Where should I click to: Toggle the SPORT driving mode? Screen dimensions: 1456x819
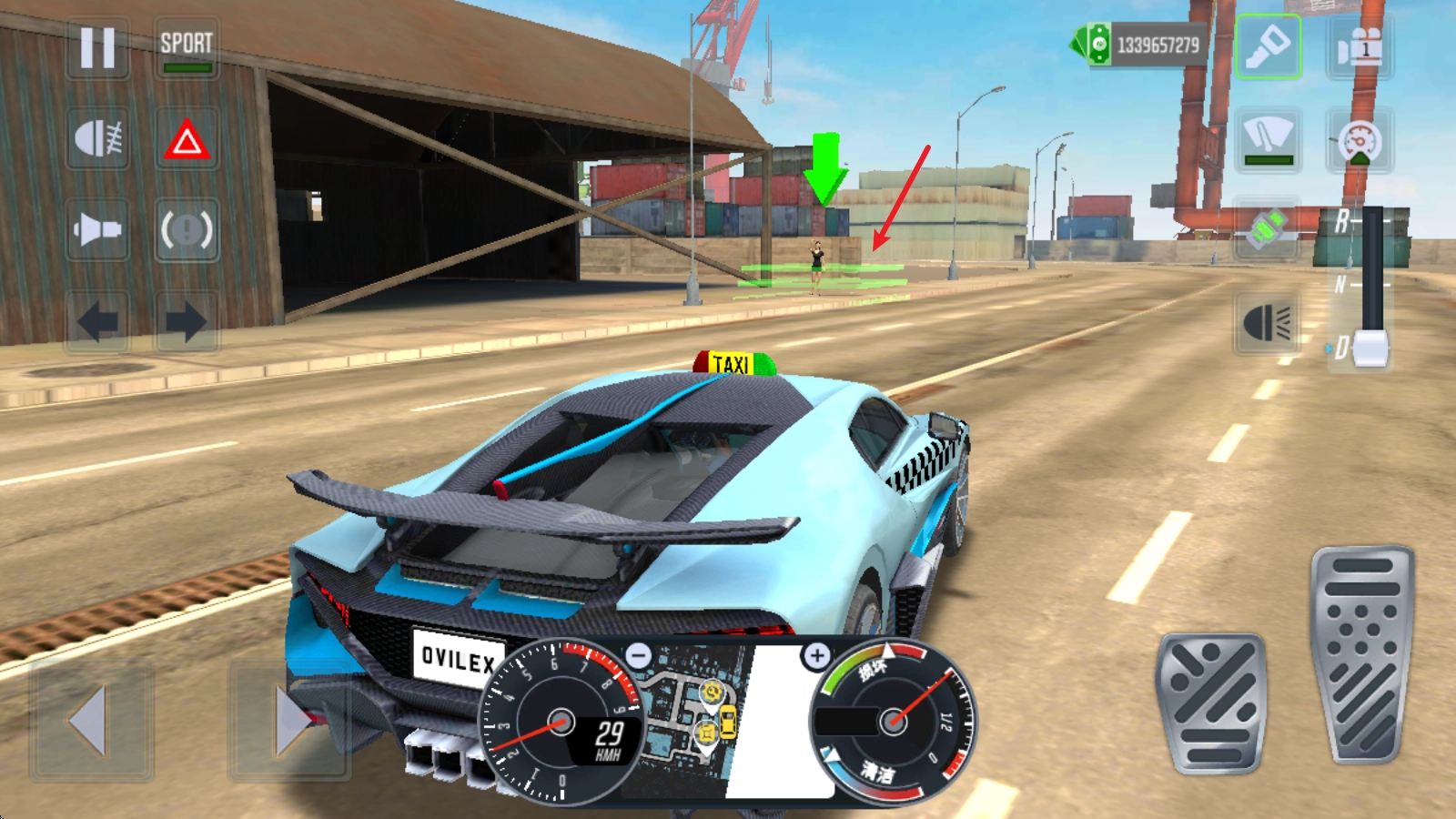click(x=187, y=49)
